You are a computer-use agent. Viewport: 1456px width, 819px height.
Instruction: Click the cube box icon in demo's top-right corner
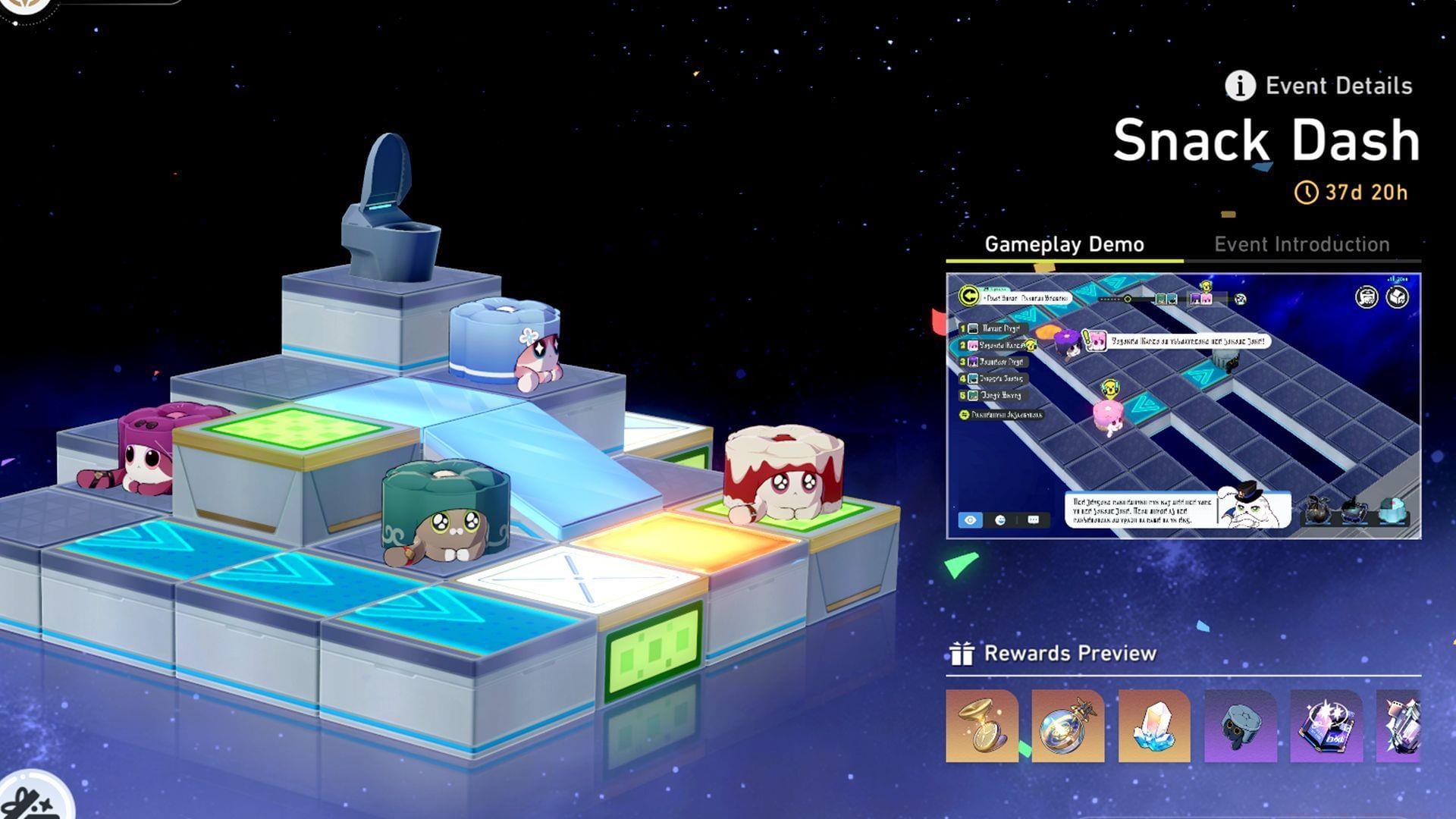tap(1398, 296)
